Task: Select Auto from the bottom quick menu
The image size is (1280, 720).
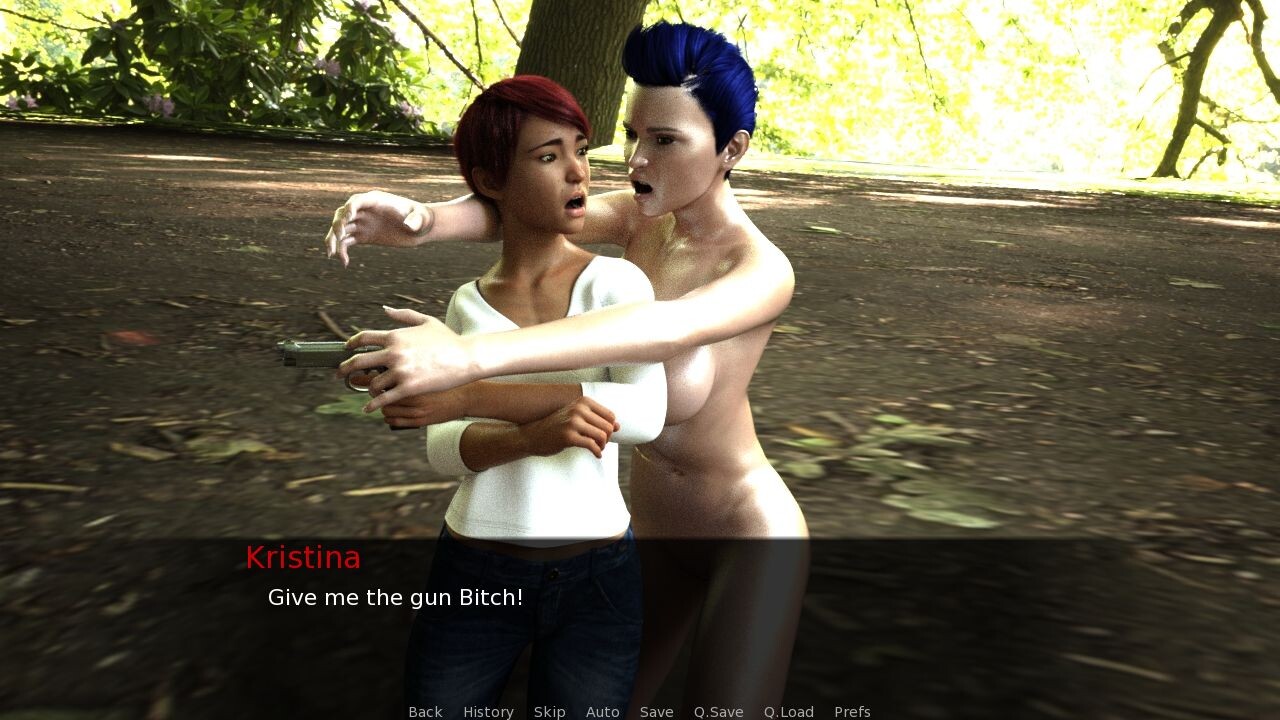Action: 603,711
